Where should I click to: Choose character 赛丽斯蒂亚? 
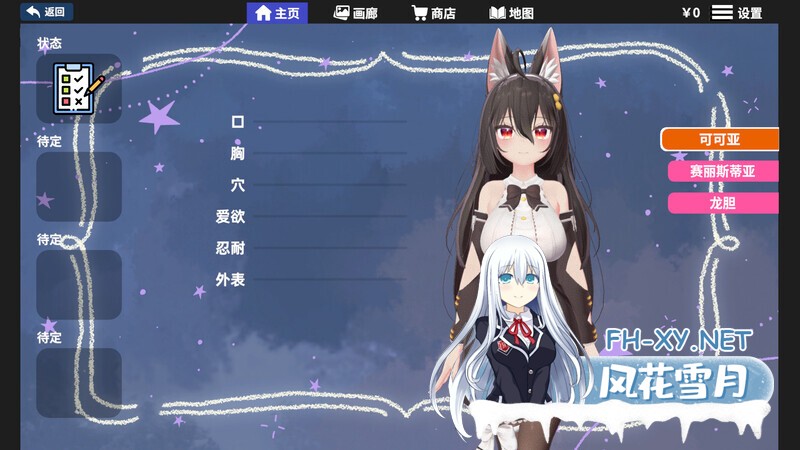click(722, 171)
